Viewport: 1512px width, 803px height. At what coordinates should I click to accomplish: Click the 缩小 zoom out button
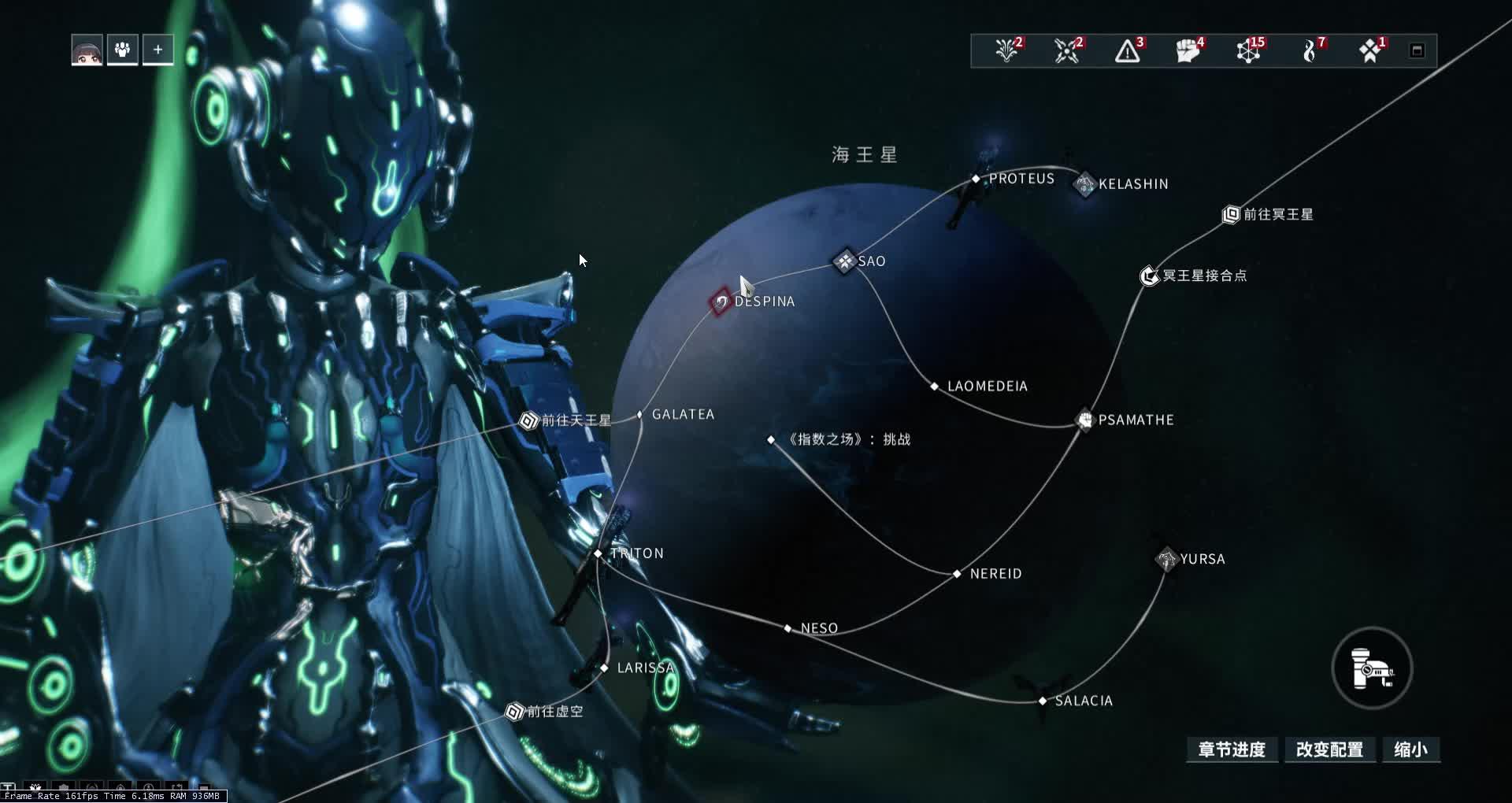[x=1410, y=750]
